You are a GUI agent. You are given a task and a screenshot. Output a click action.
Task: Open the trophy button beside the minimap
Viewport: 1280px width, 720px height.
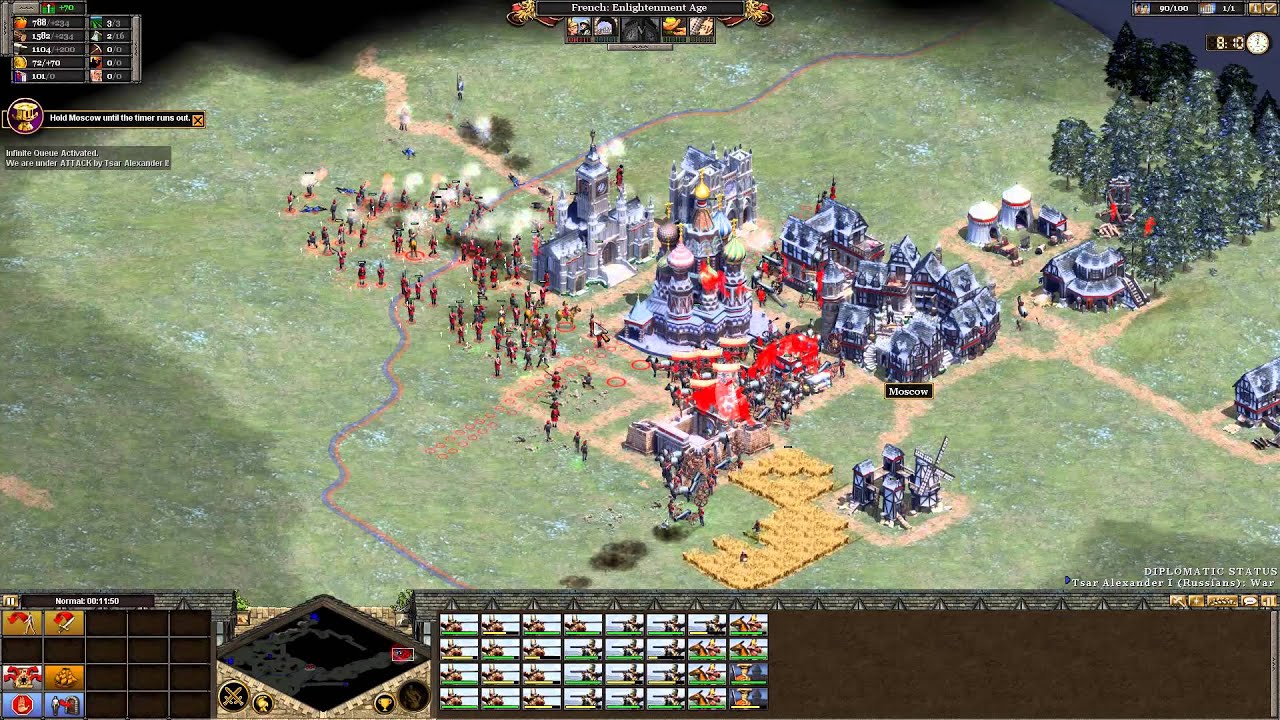tap(383, 704)
